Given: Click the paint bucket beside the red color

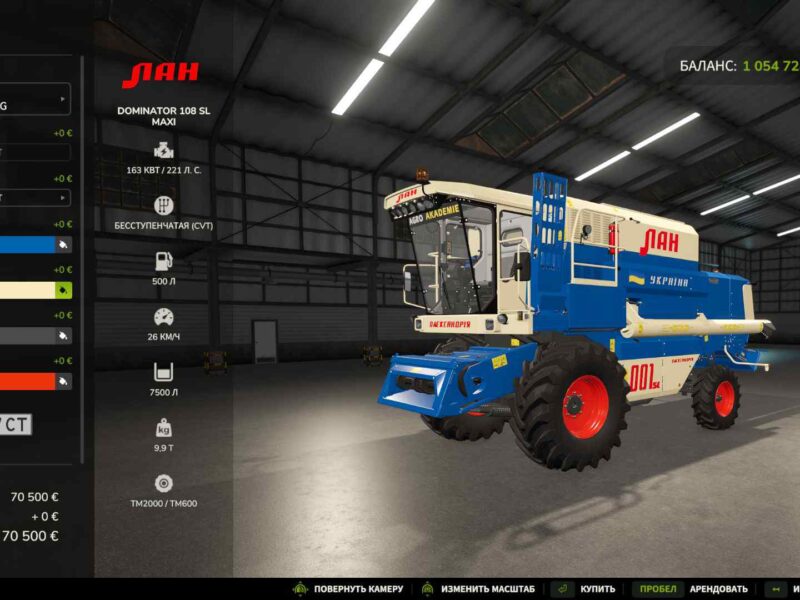Looking at the screenshot, I should point(64,381).
